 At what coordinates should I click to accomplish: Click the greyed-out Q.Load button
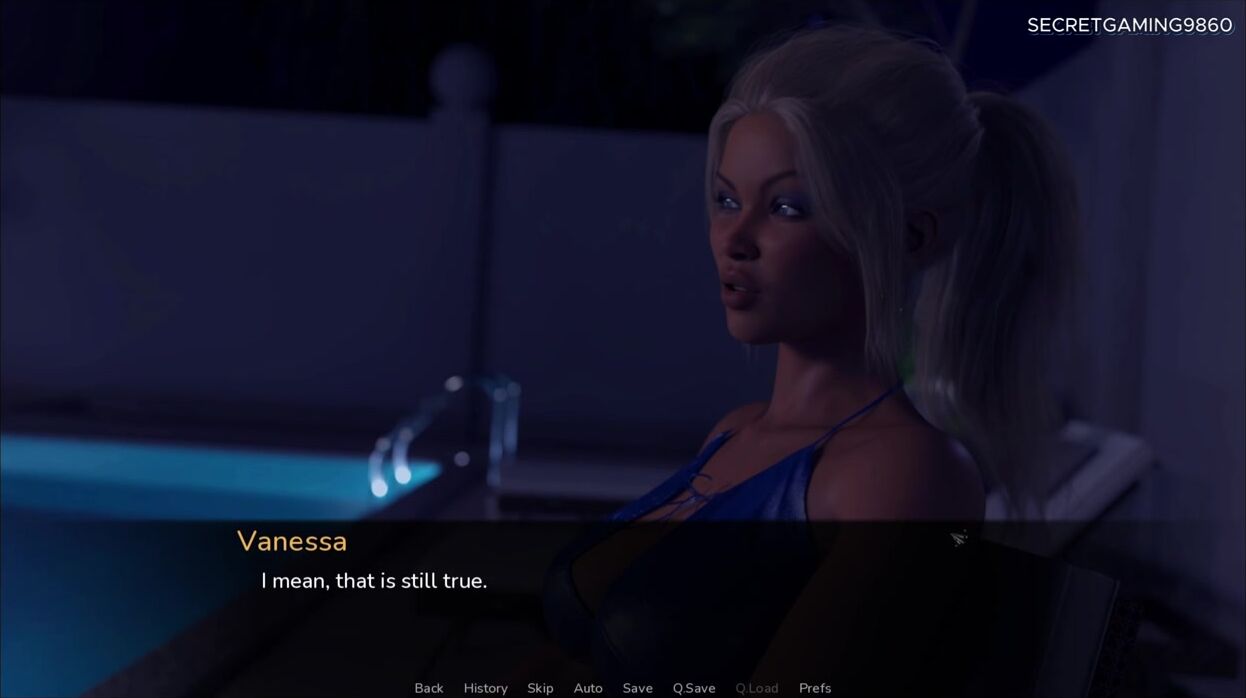point(756,688)
